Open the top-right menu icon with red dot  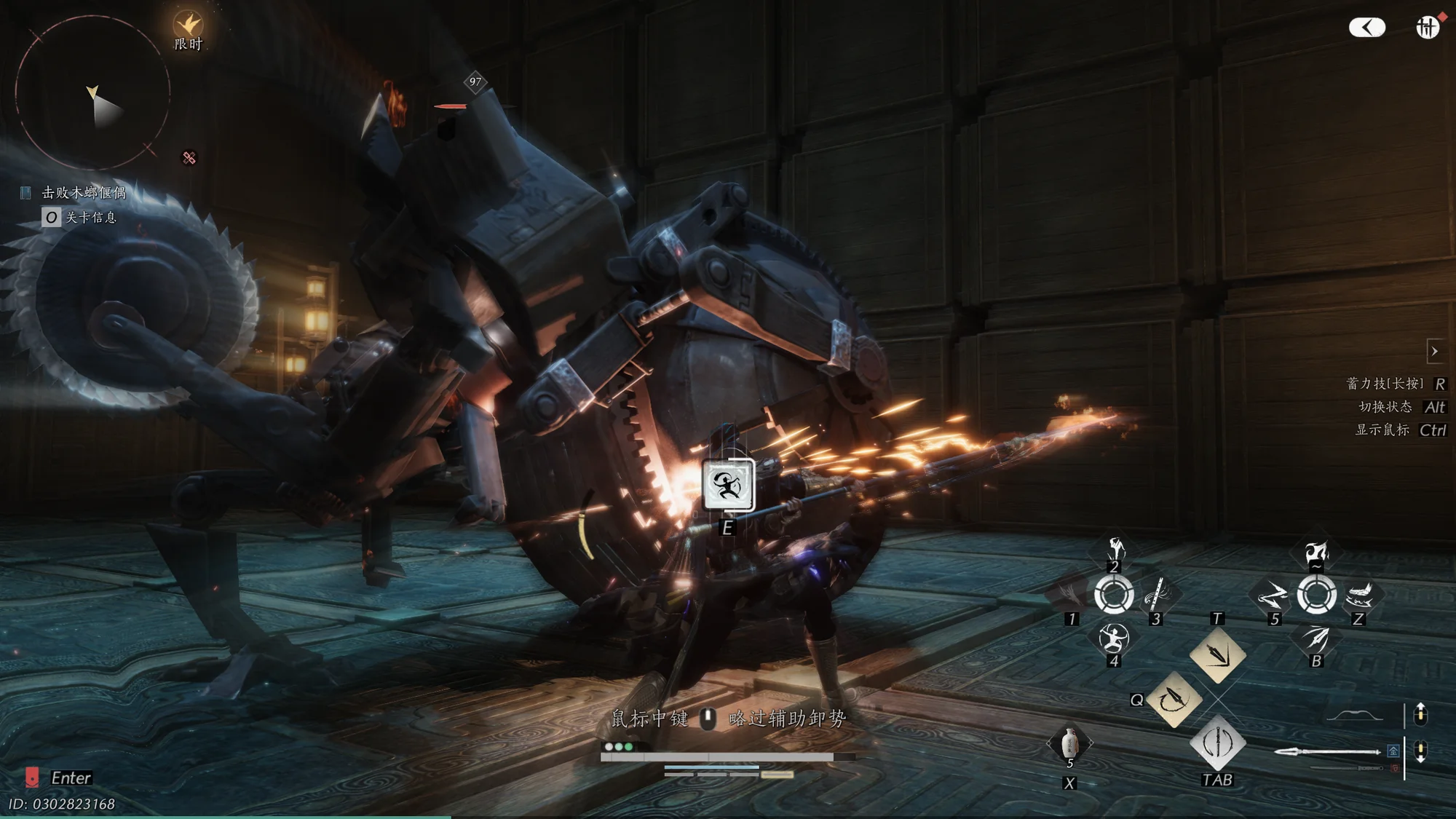[x=1427, y=28]
